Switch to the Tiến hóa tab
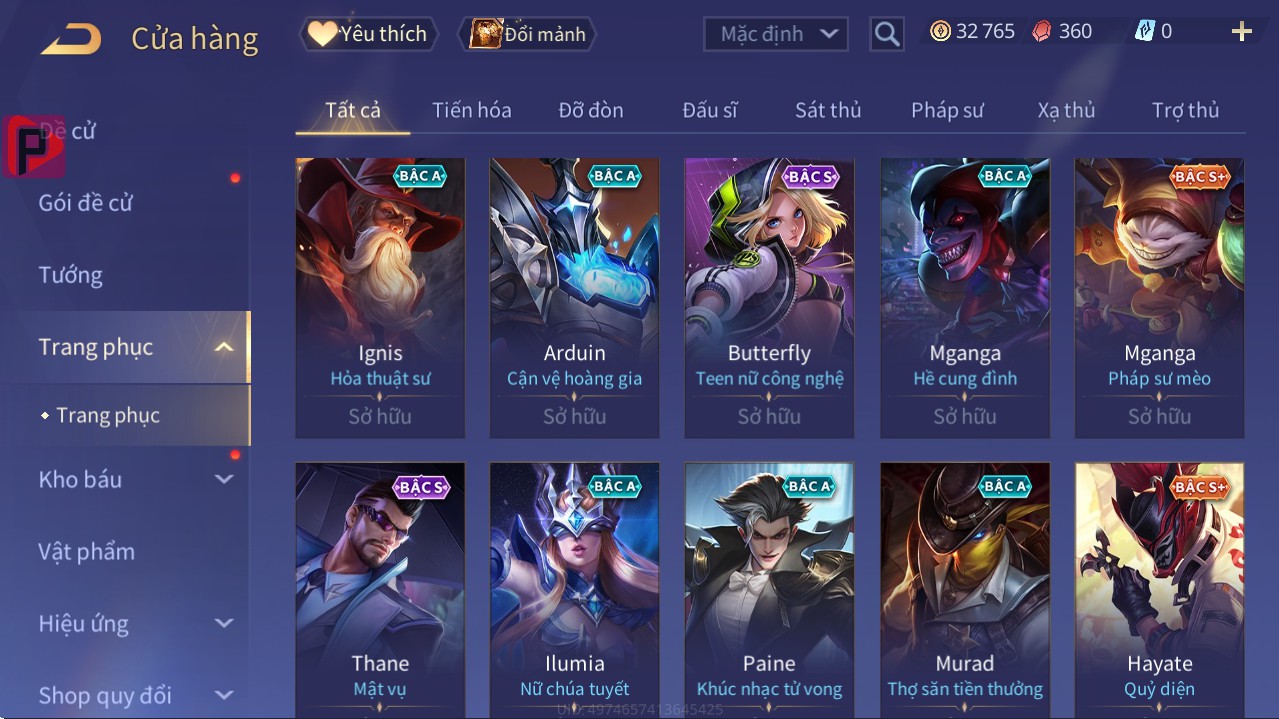The height and width of the screenshot is (719, 1279). [471, 110]
